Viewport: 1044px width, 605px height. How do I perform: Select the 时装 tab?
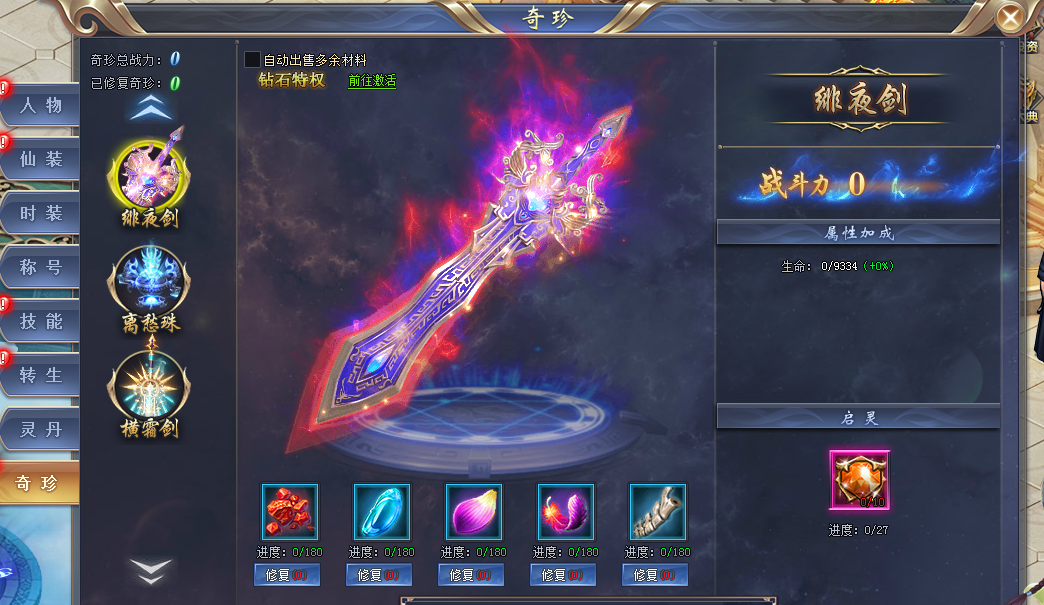(x=40, y=213)
